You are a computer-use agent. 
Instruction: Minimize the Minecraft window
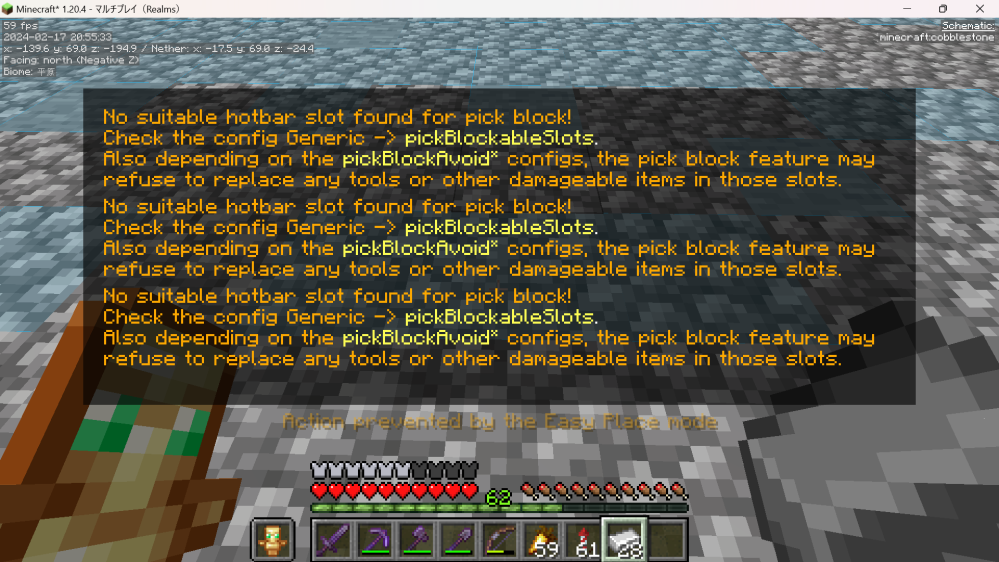click(906, 9)
